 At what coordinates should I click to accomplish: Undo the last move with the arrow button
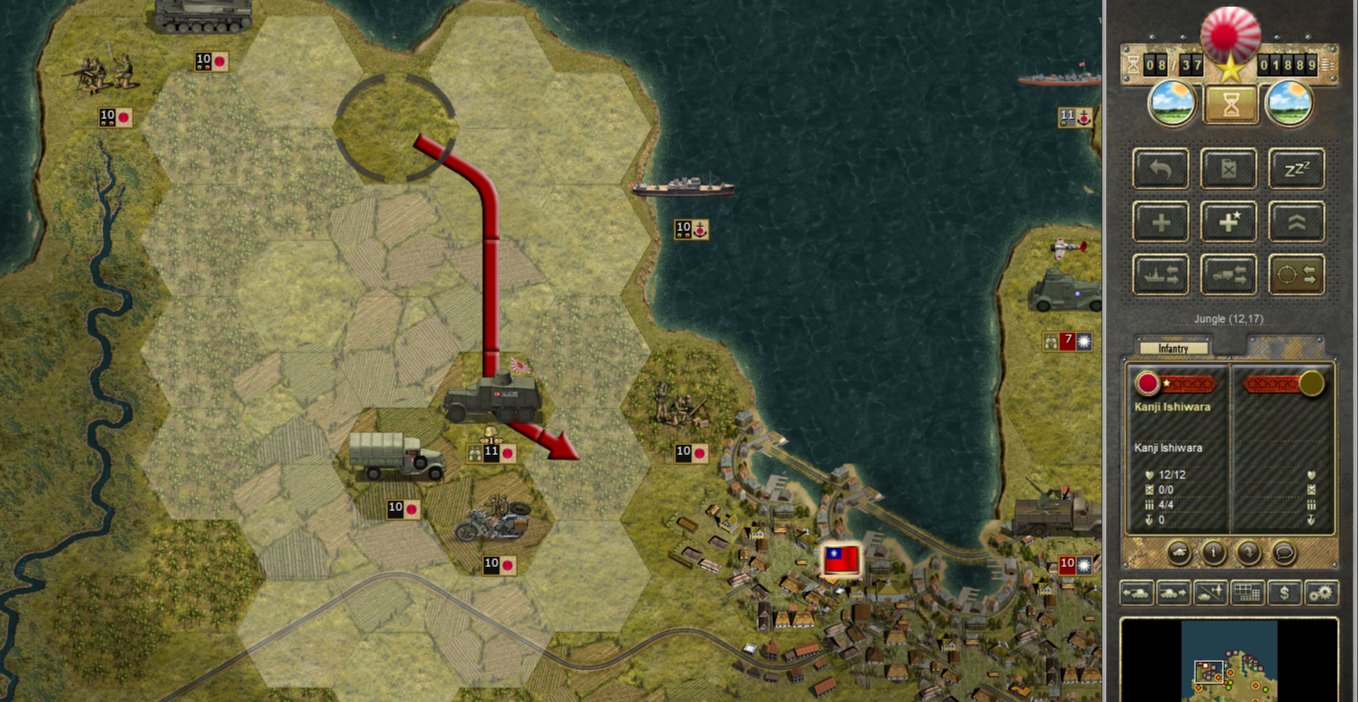click(x=1161, y=169)
